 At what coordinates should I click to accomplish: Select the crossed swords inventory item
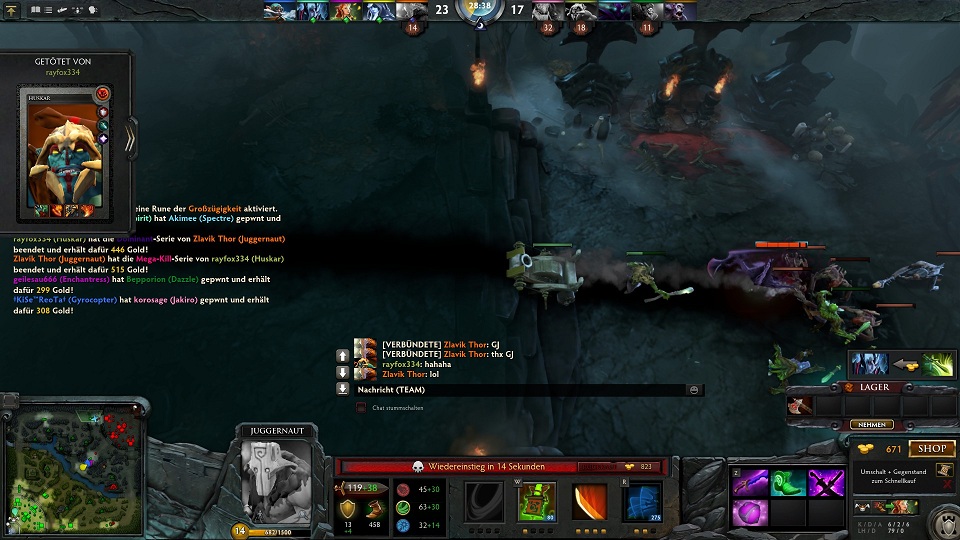(x=827, y=483)
